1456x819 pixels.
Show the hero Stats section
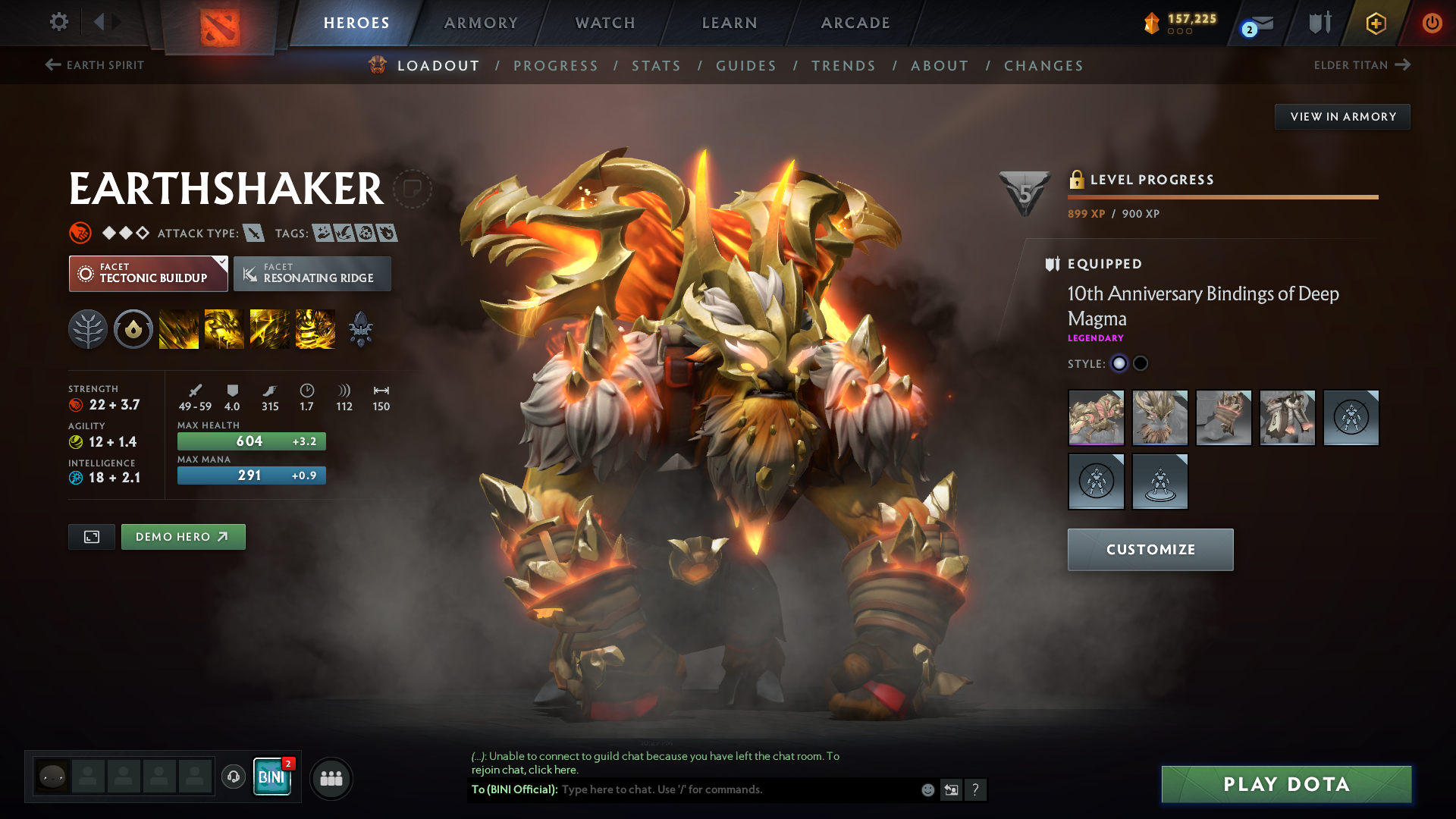[x=656, y=66]
